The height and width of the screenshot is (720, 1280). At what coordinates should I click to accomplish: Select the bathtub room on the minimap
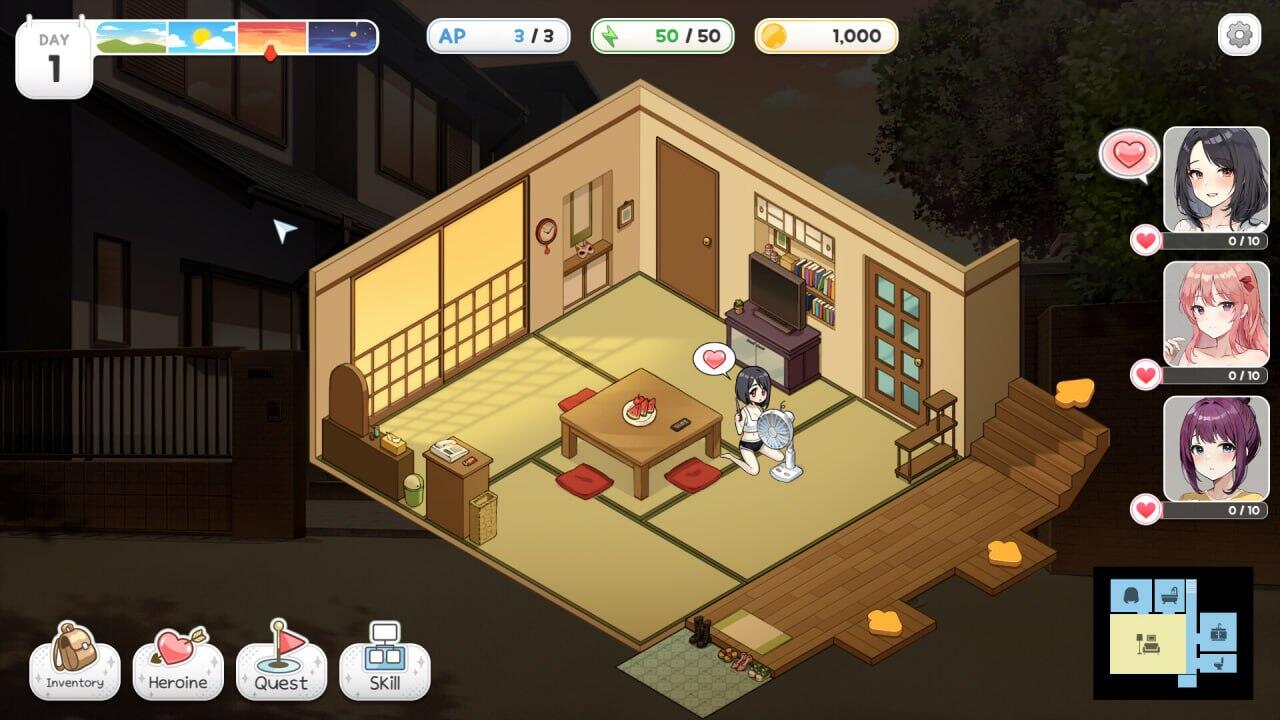click(x=1169, y=596)
